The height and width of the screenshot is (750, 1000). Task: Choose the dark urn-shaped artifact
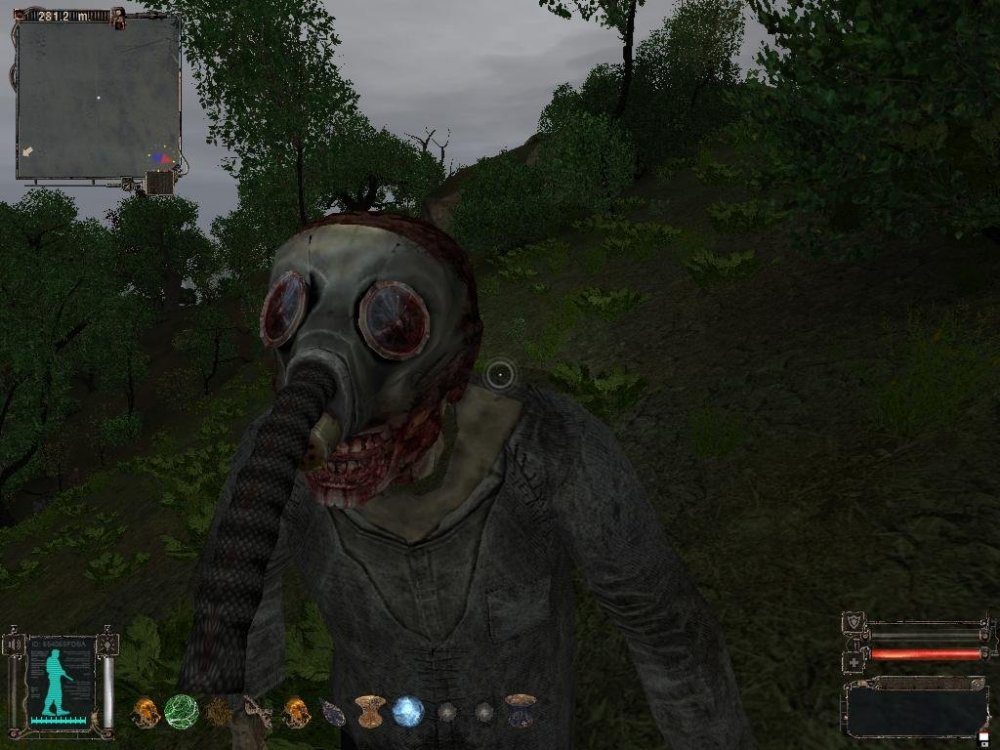519,709
